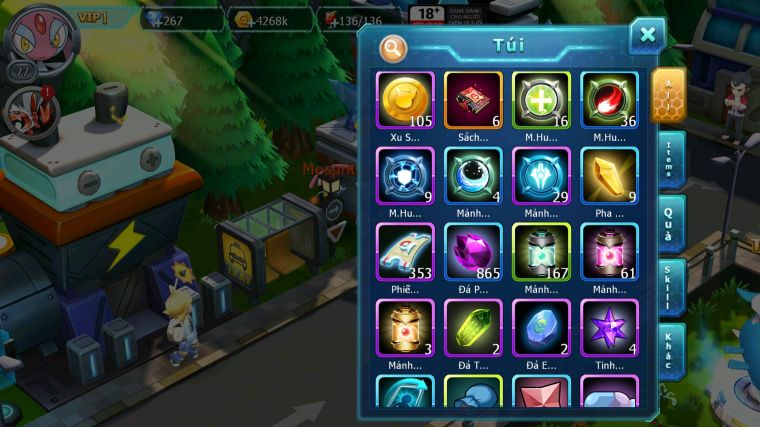Image resolution: width=760 pixels, height=427 pixels.
Task: Select the gold Xu coin item
Action: click(x=405, y=100)
